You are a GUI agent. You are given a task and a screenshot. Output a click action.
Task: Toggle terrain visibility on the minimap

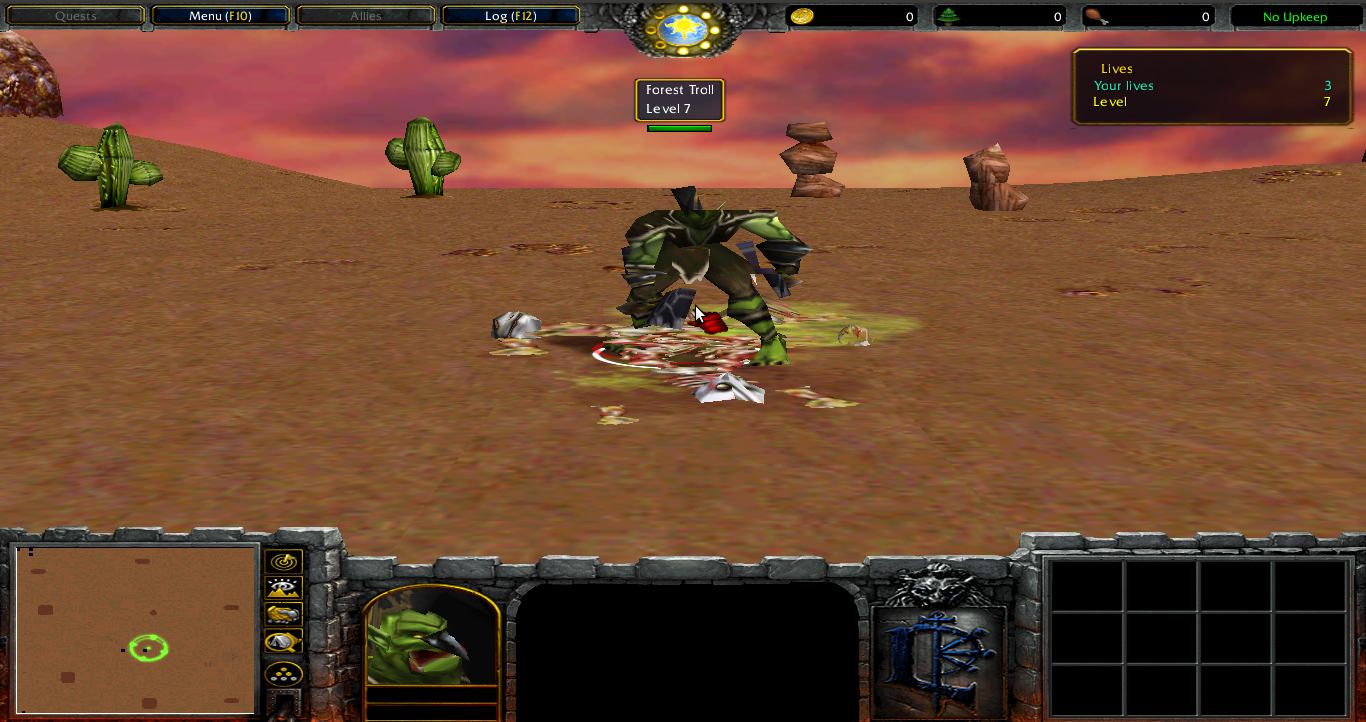[283, 588]
